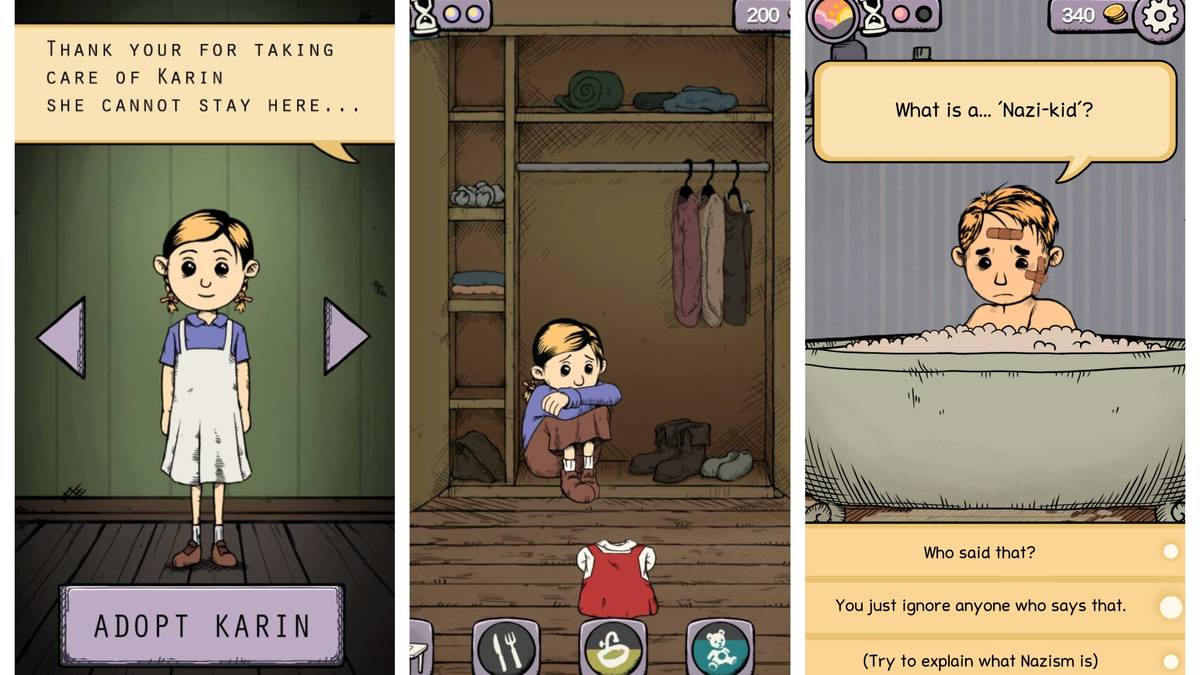The image size is (1200, 675).
Task: Choose the right arrow beside Karin
Action: coord(346,337)
